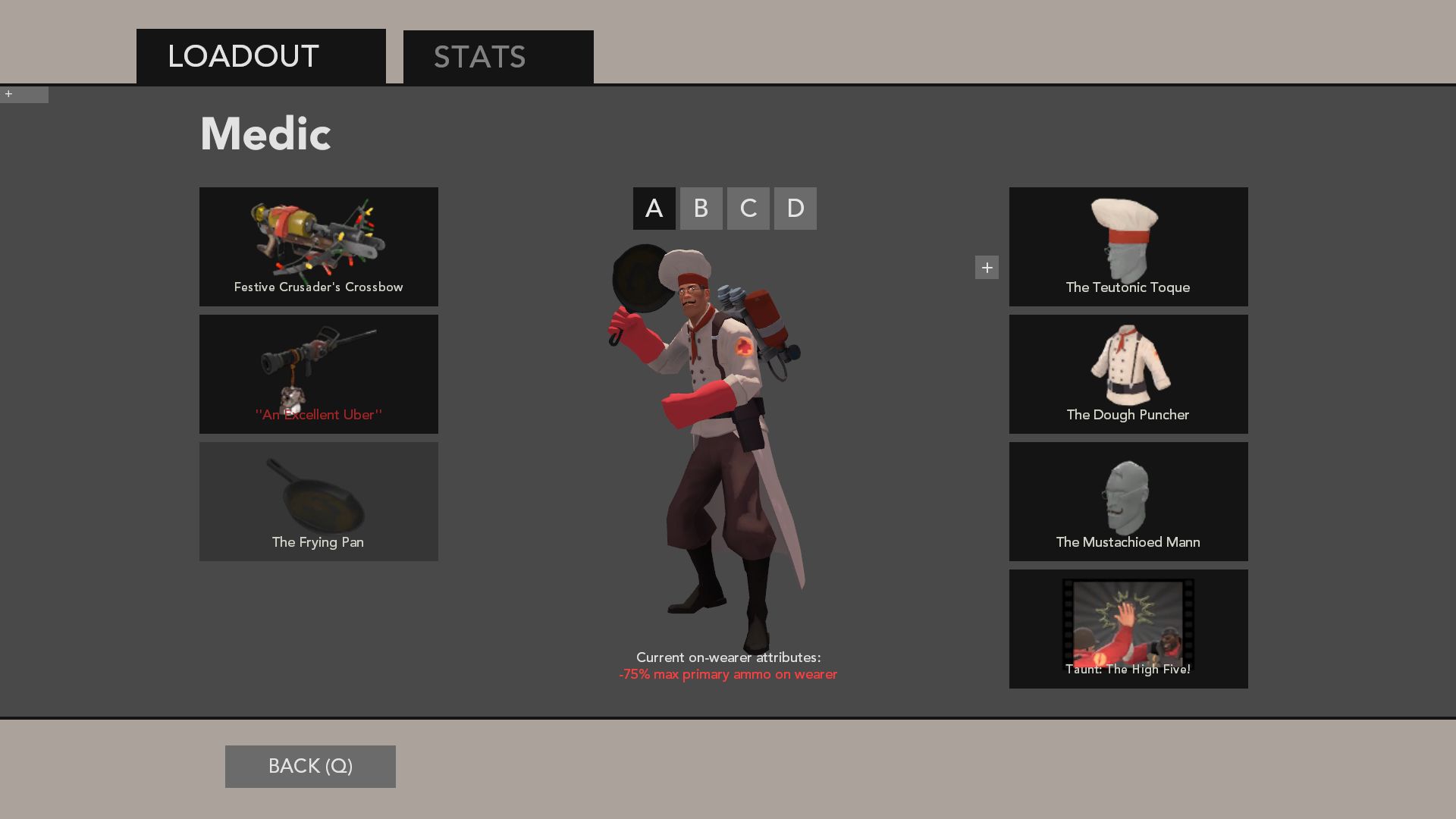Viewport: 1456px width, 819px height.
Task: Change The Teutonic Toque hat slot
Action: [x=1128, y=246]
